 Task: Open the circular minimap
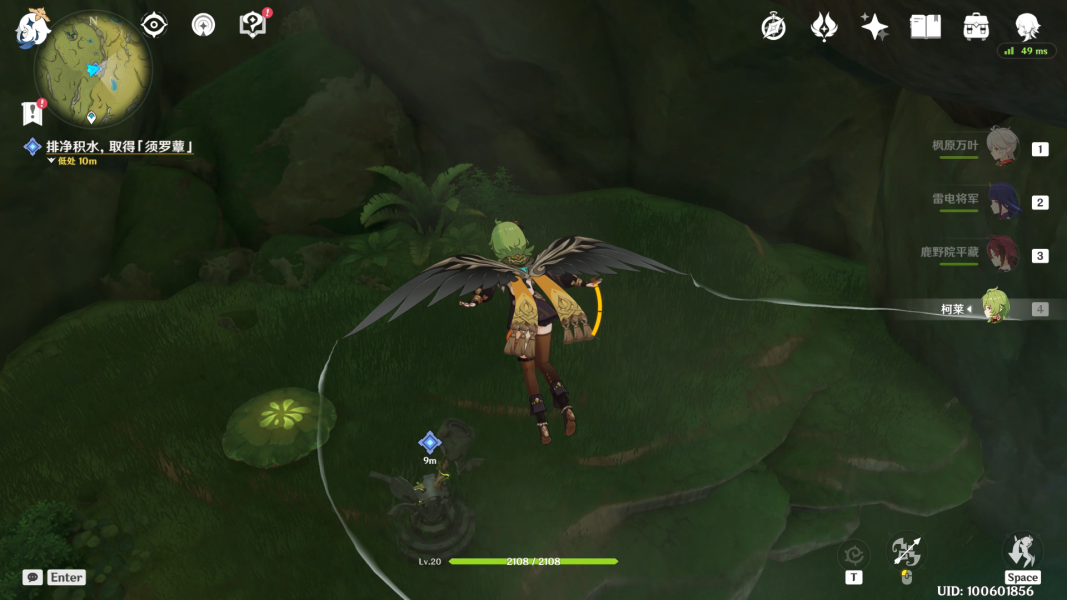coord(92,68)
